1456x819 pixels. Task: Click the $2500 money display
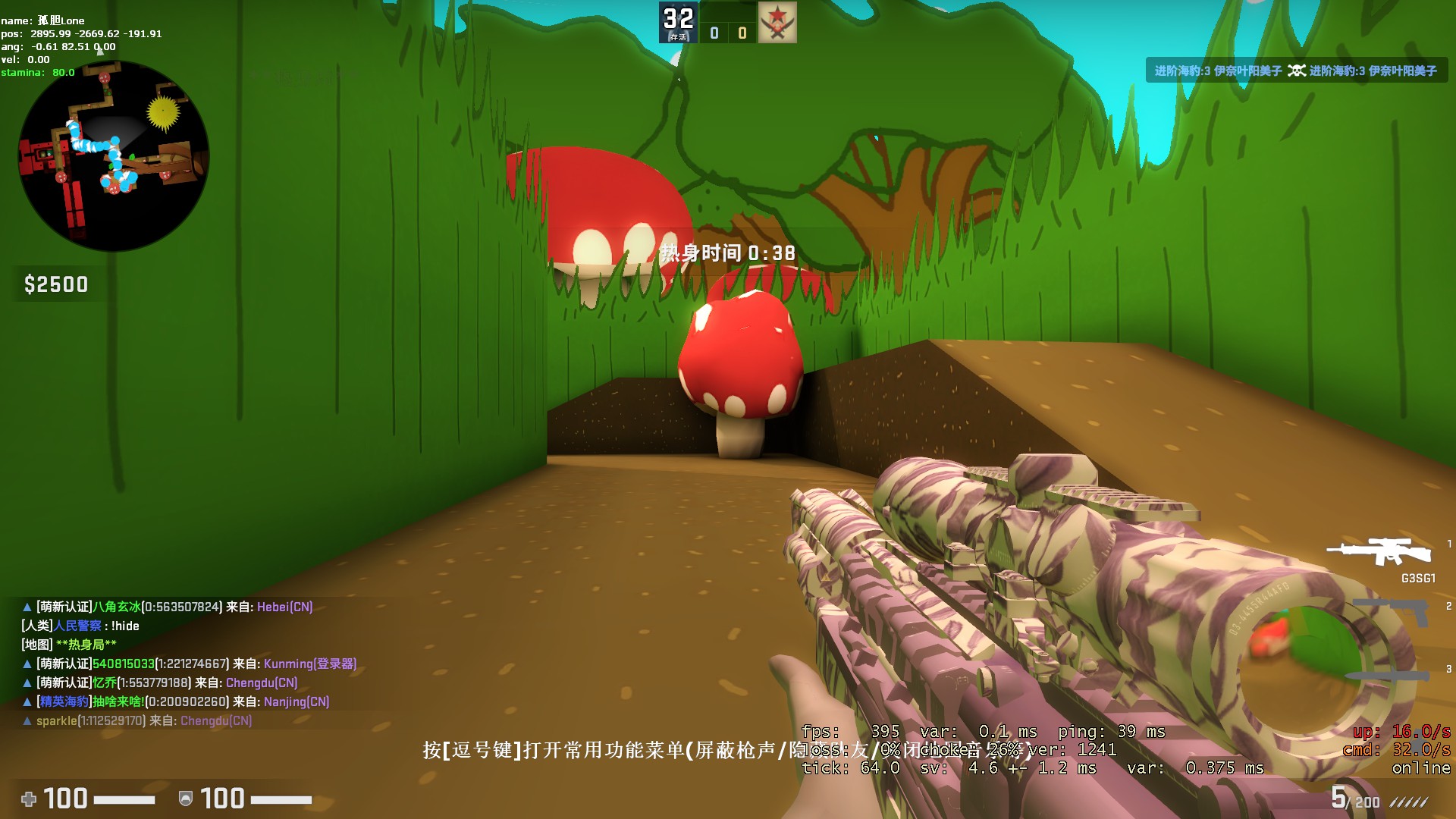point(55,284)
